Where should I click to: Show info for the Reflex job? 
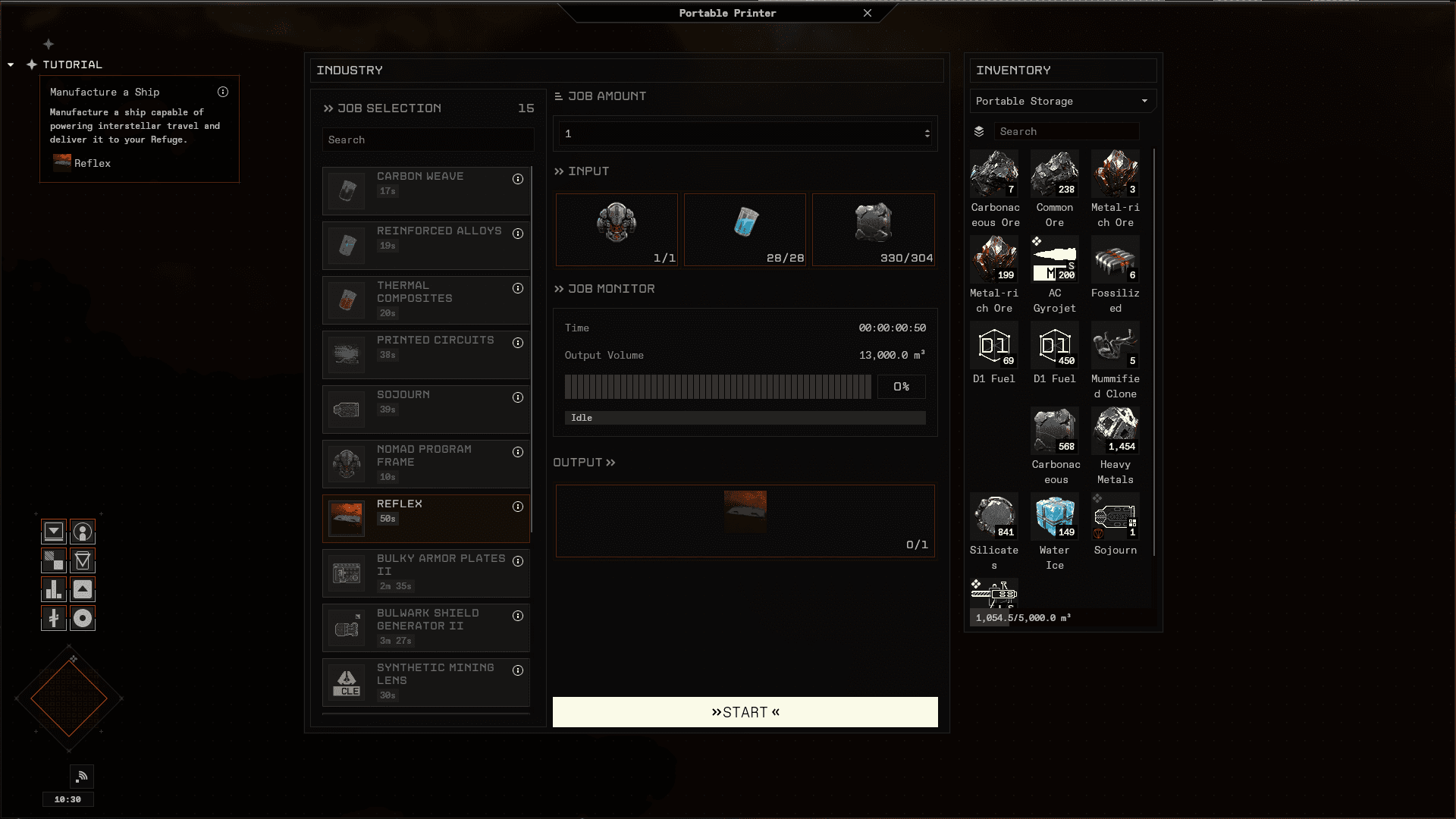[x=518, y=507]
